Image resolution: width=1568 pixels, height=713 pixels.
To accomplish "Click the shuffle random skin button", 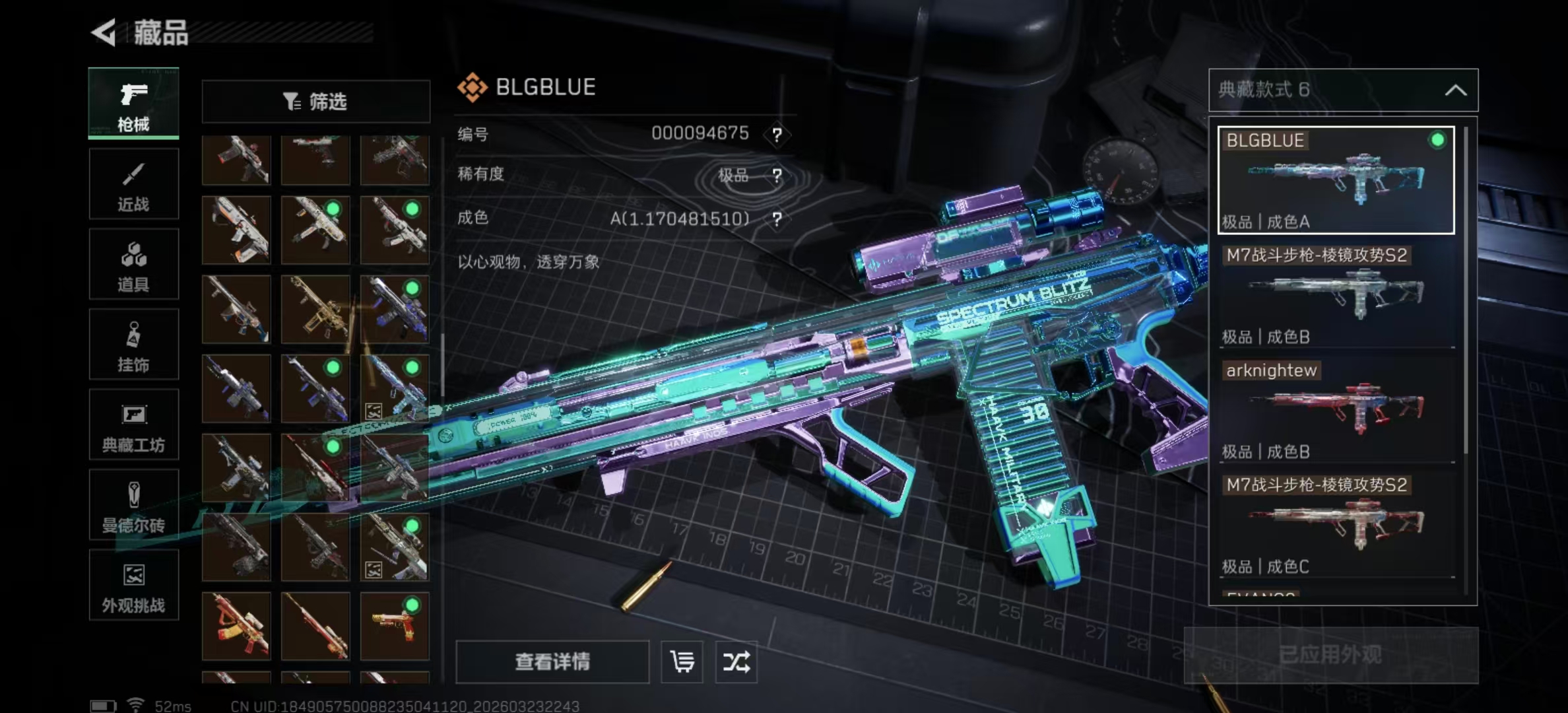I will [736, 662].
